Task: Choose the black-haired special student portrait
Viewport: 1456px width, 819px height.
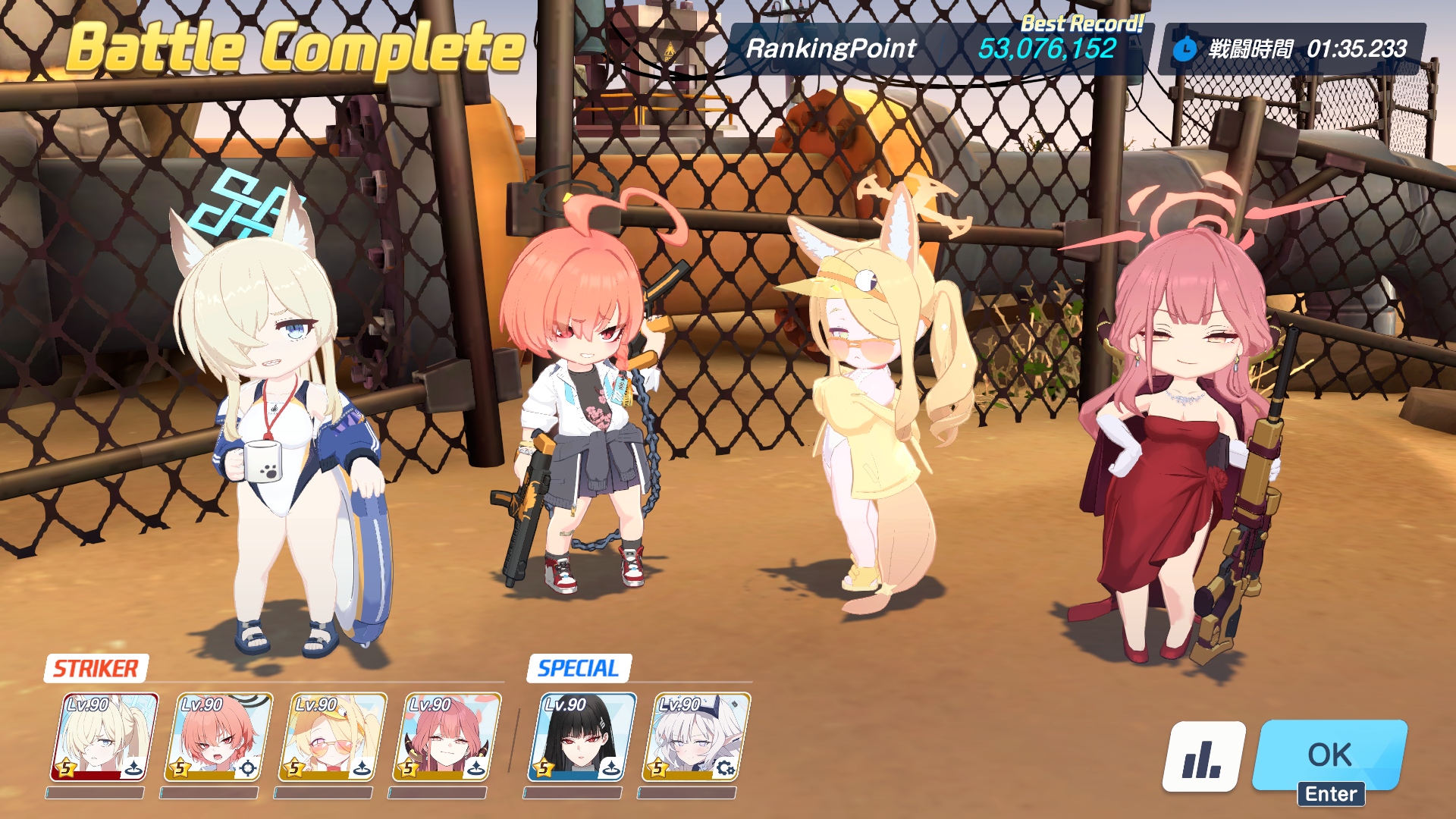Action: pos(582,737)
